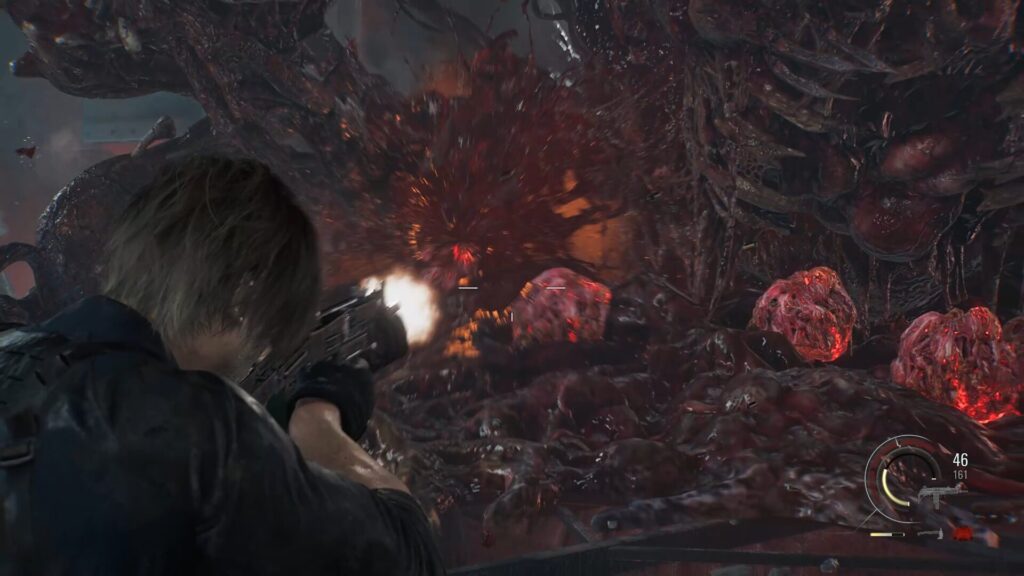Select the red item shortcut icon
1024x576 pixels.
point(961,533)
